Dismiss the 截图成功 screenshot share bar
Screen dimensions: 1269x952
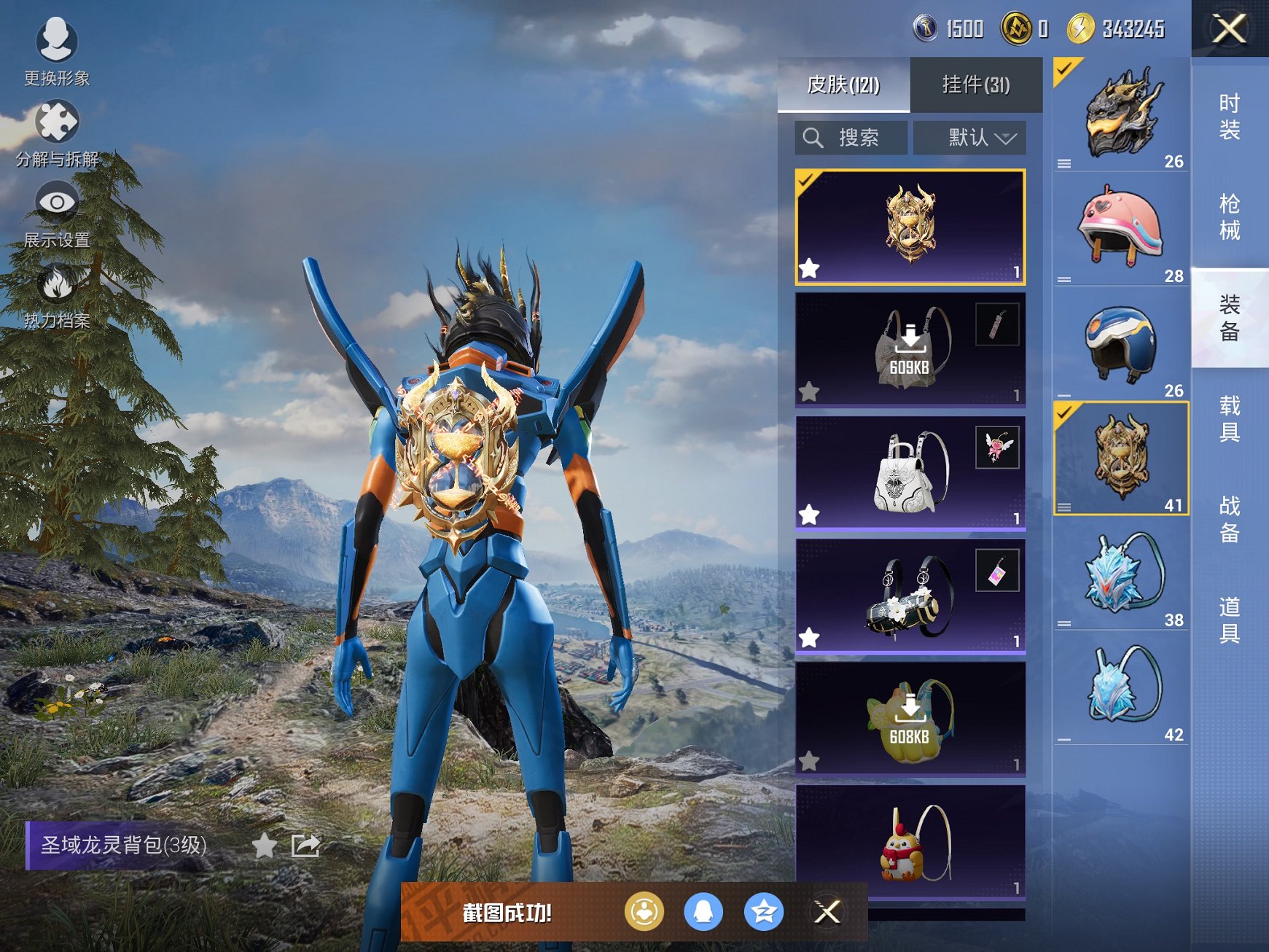pos(827,911)
